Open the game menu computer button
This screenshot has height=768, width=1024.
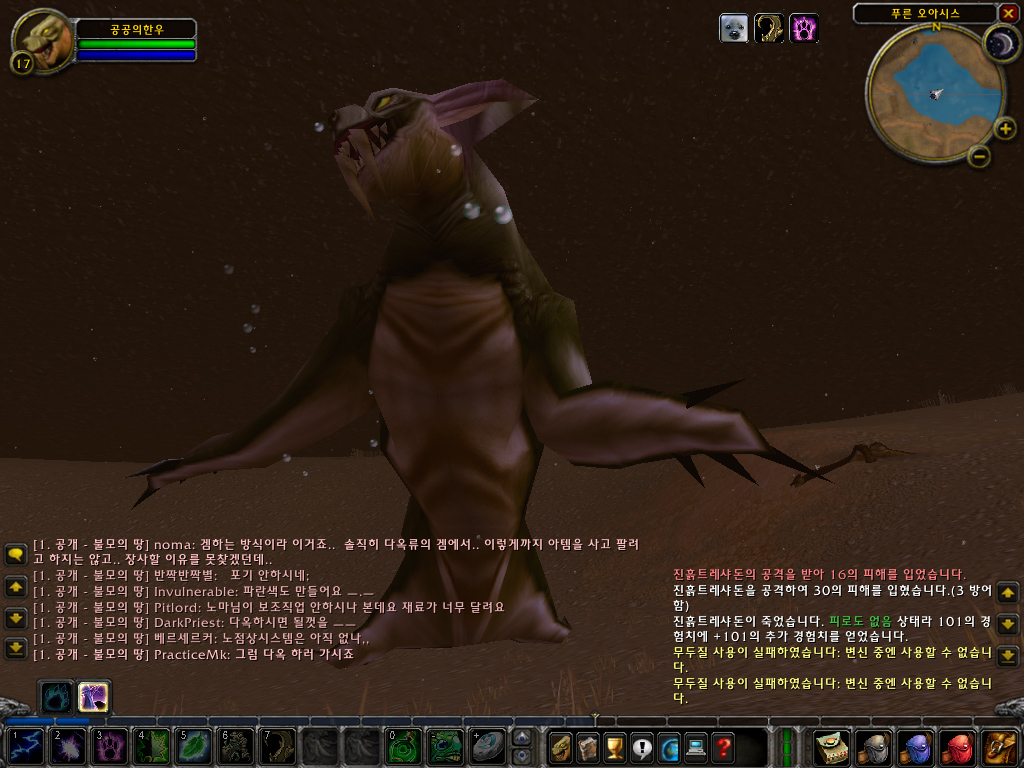click(696, 747)
